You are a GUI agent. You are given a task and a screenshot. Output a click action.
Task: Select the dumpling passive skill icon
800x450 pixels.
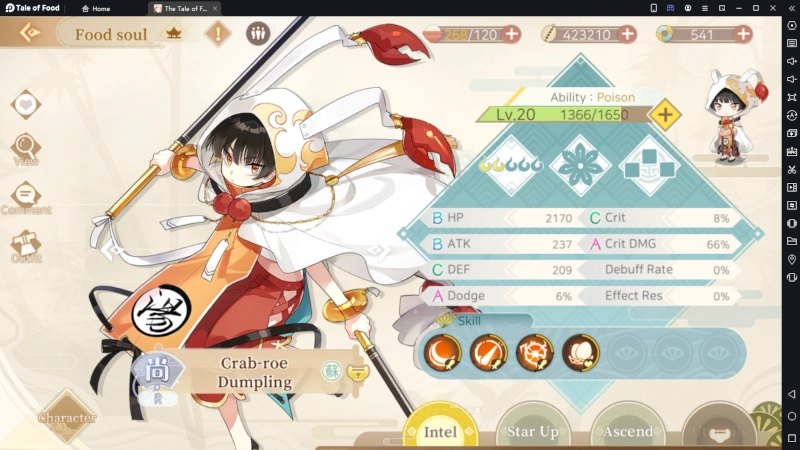(x=580, y=352)
